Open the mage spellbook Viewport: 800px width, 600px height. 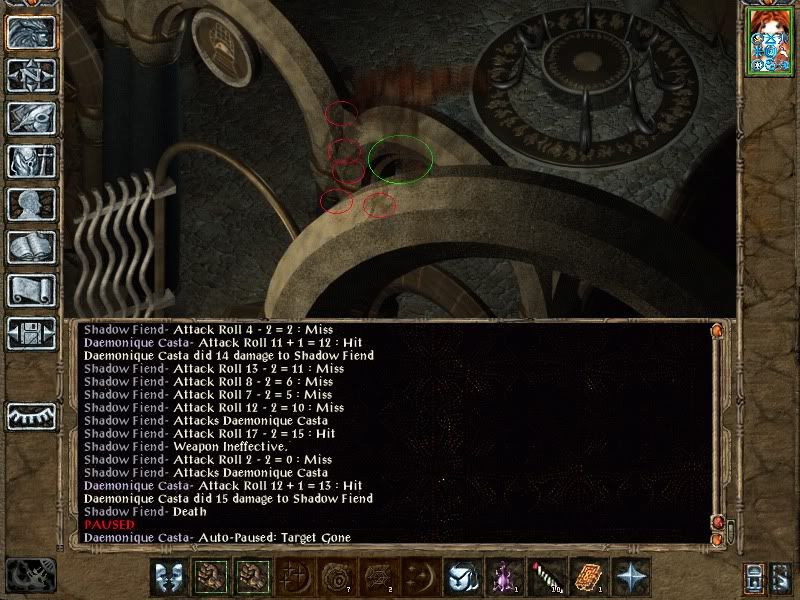tap(30, 247)
